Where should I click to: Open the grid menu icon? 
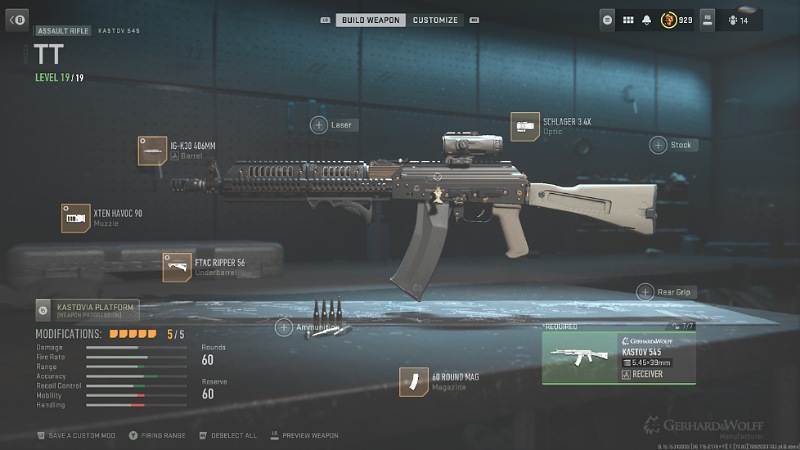click(x=628, y=19)
